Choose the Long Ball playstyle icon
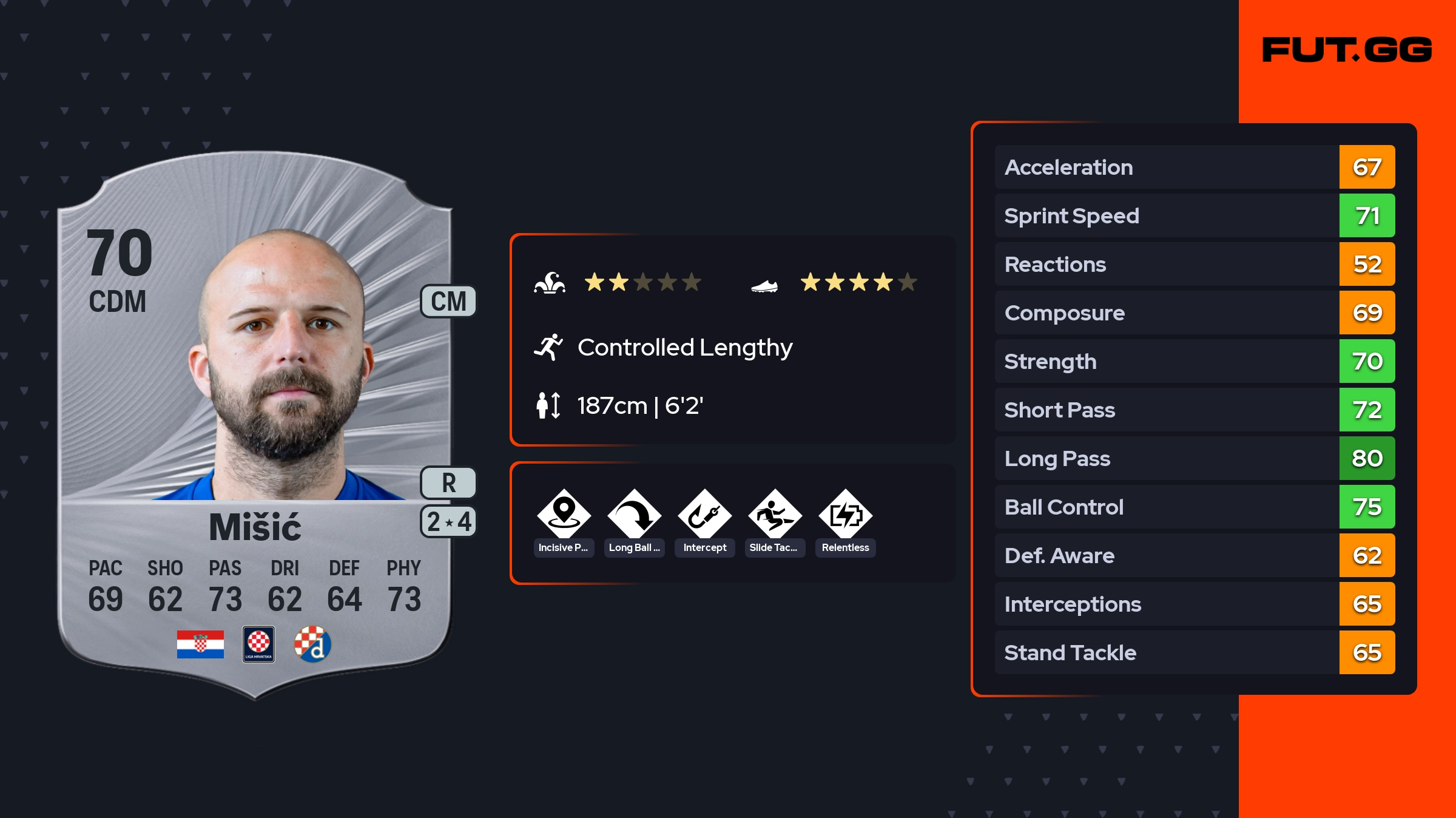The height and width of the screenshot is (818, 1456). tap(634, 516)
